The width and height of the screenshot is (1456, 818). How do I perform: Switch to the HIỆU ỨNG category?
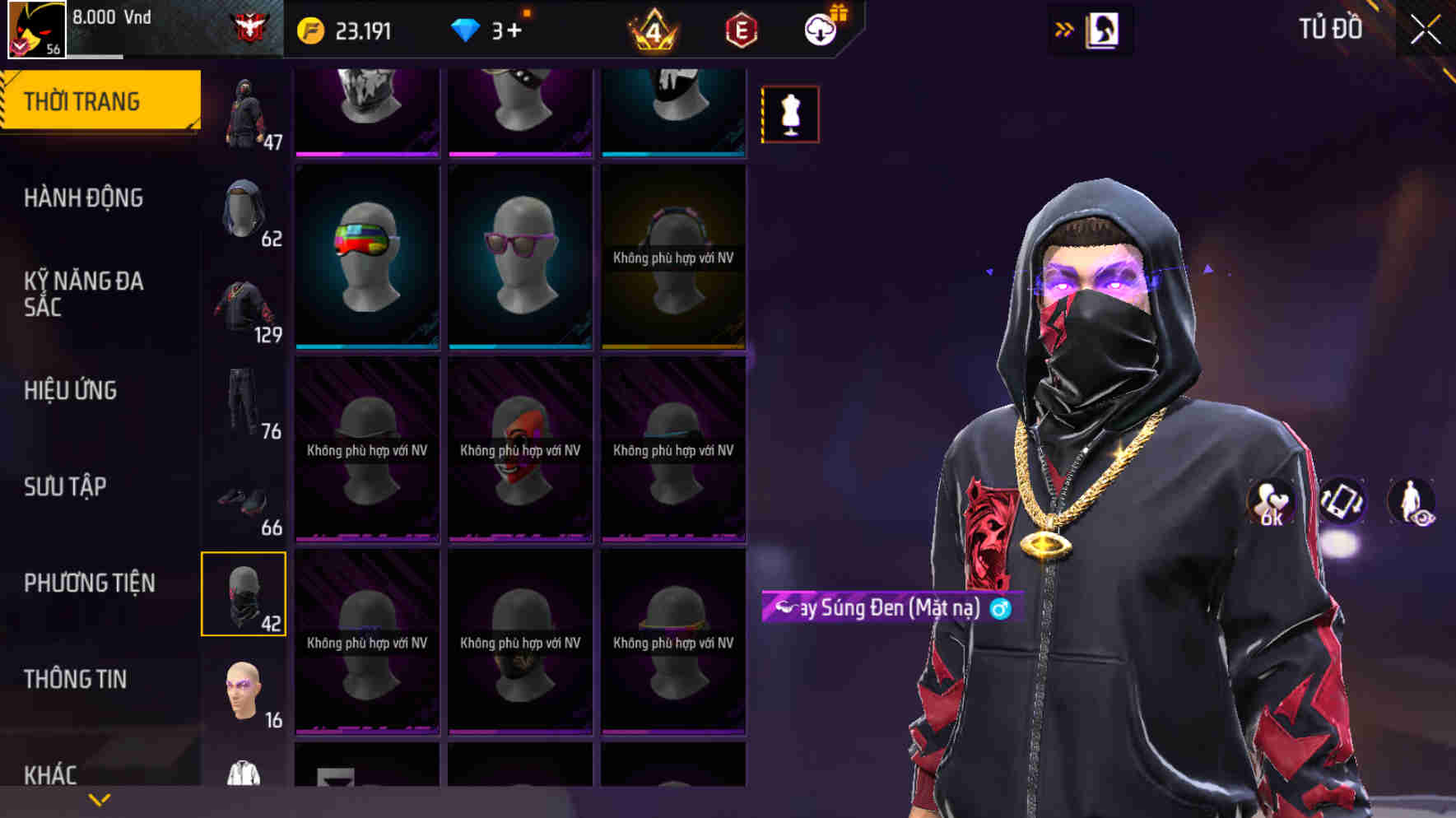(72, 391)
